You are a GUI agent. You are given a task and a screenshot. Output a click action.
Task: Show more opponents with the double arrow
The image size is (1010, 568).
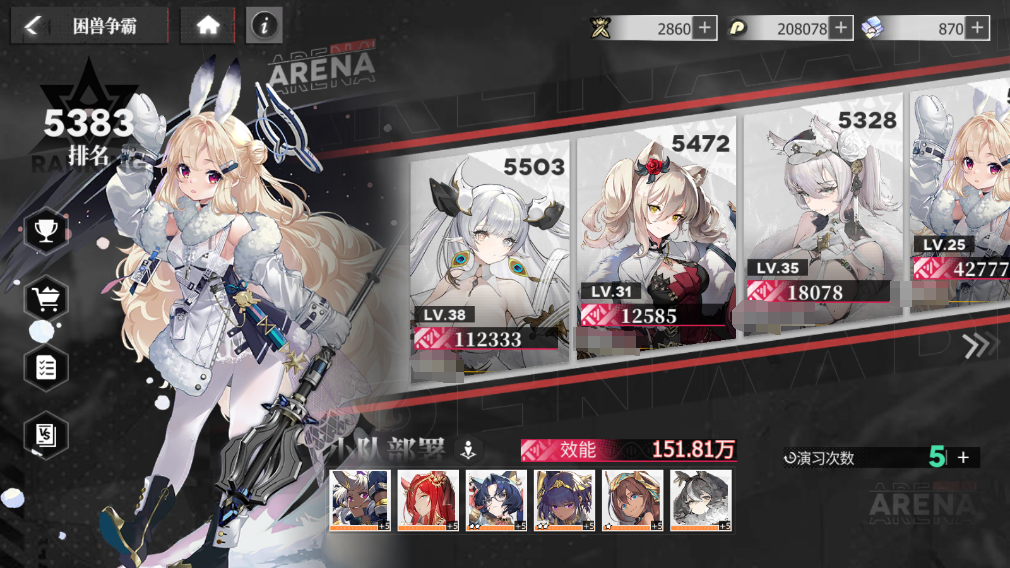978,345
